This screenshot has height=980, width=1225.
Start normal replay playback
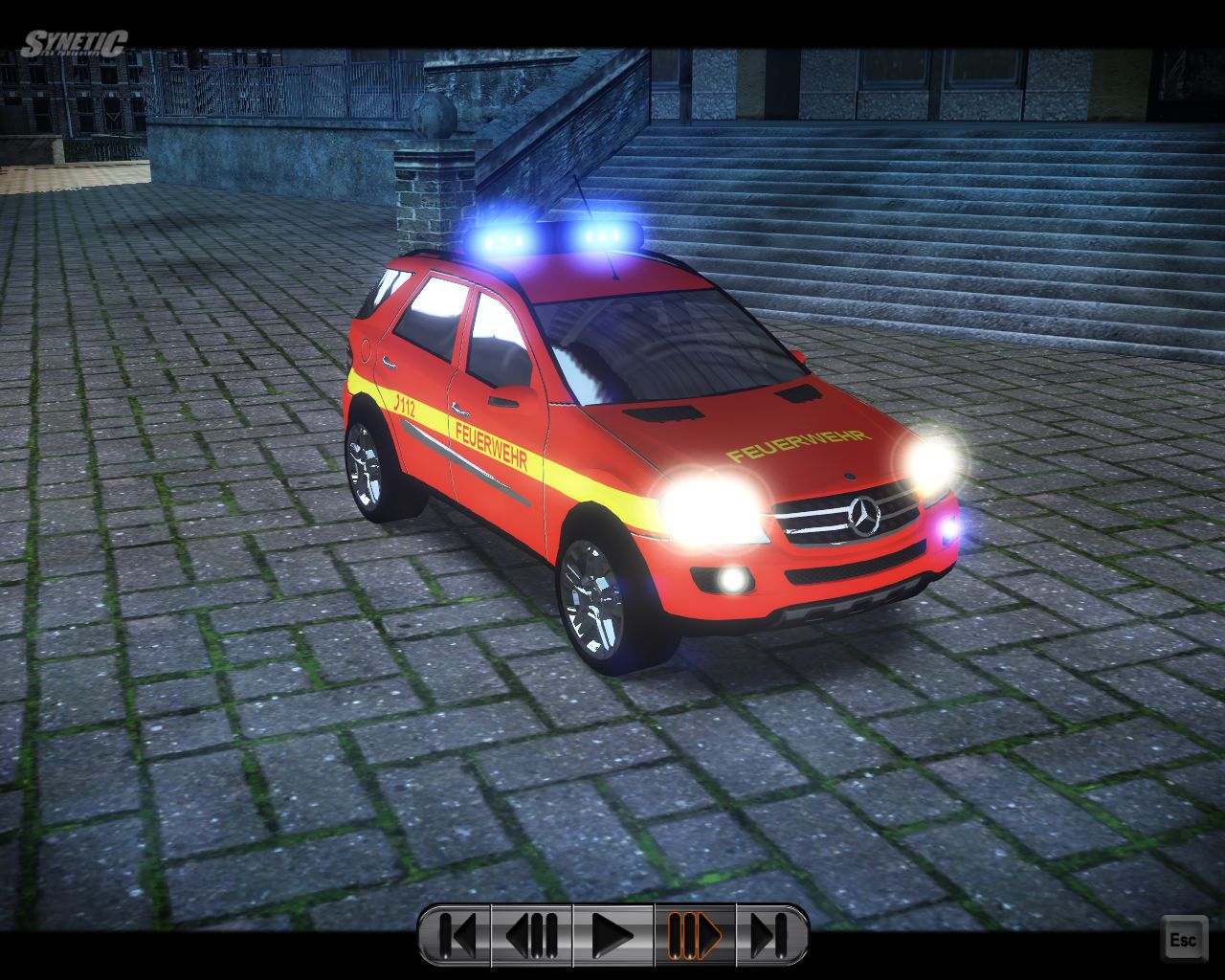pos(612,935)
